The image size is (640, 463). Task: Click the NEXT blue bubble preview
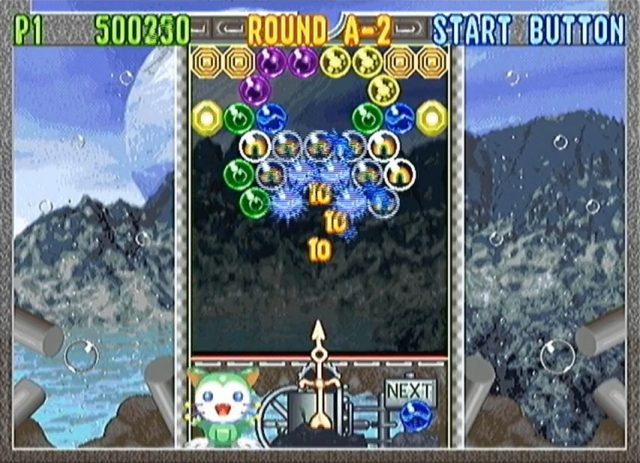(x=413, y=417)
